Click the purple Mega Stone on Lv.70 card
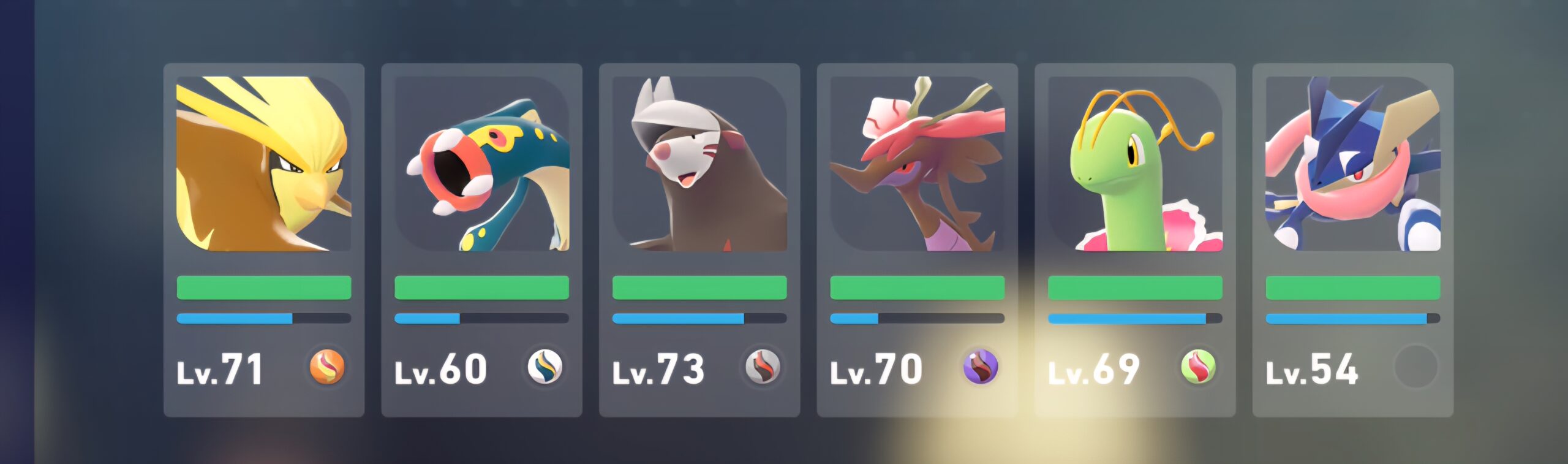The width and height of the screenshot is (1568, 464). [980, 367]
